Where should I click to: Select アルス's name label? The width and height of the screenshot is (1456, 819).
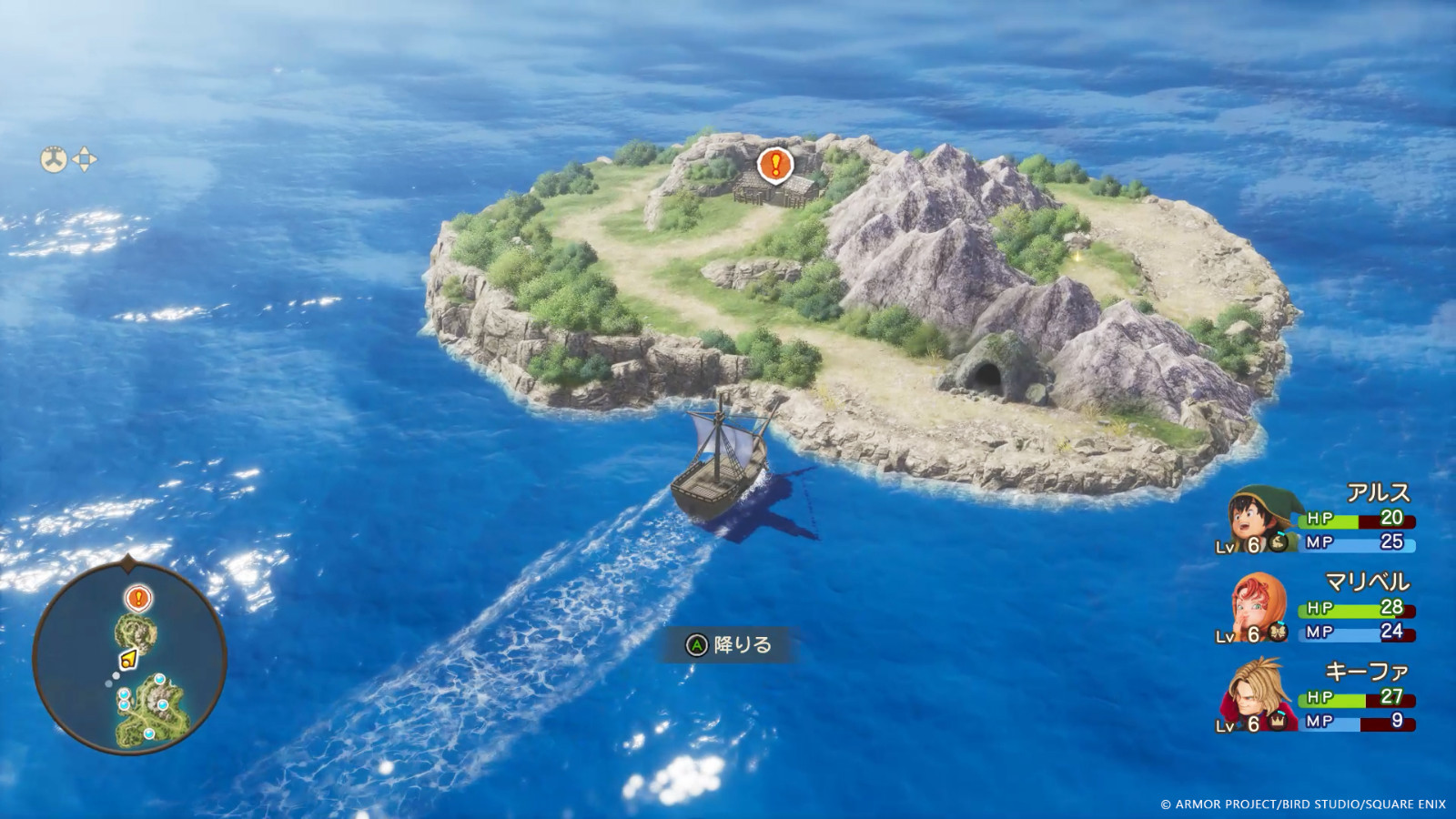tap(1380, 494)
